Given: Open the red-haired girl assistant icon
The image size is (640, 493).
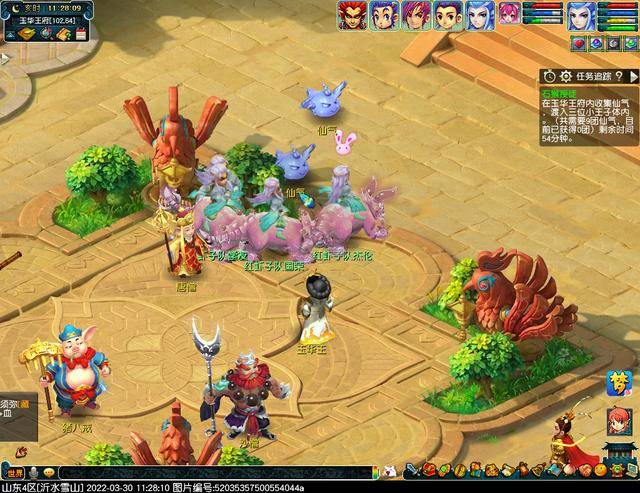Looking at the screenshot, I should pos(619,422).
